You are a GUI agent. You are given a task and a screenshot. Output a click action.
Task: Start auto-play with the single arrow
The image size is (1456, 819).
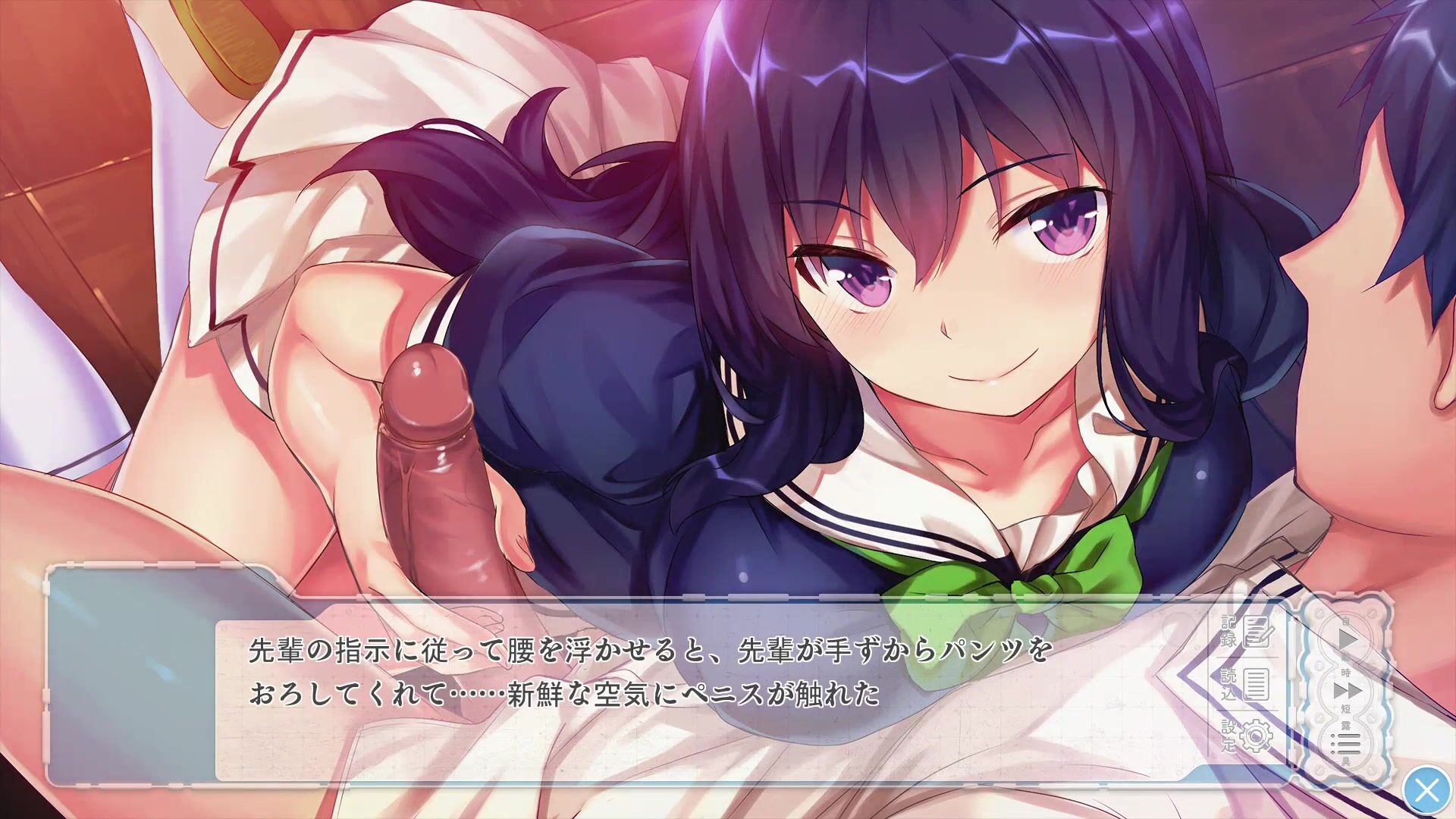click(1347, 639)
